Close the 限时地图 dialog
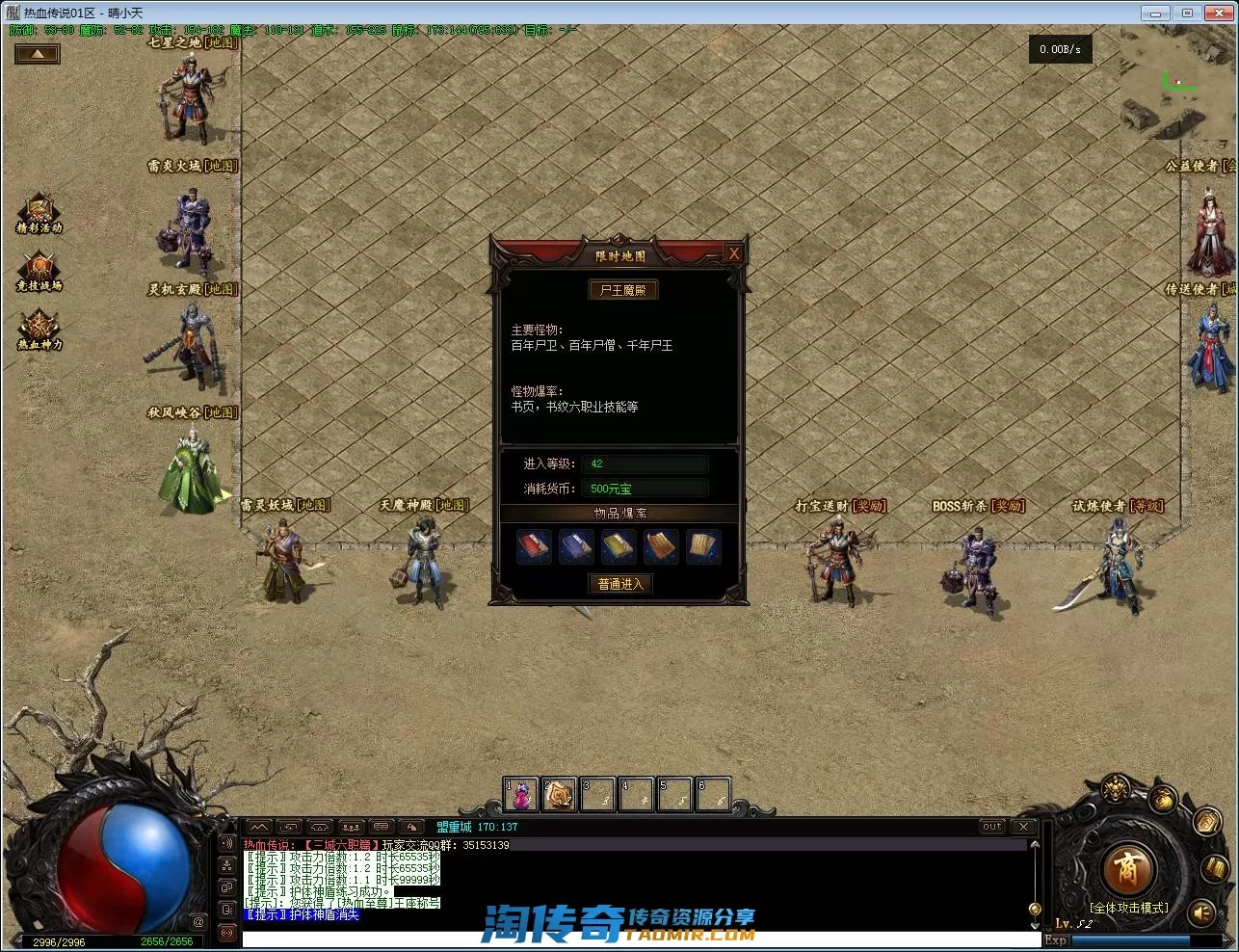Image resolution: width=1239 pixels, height=952 pixels. (x=733, y=253)
